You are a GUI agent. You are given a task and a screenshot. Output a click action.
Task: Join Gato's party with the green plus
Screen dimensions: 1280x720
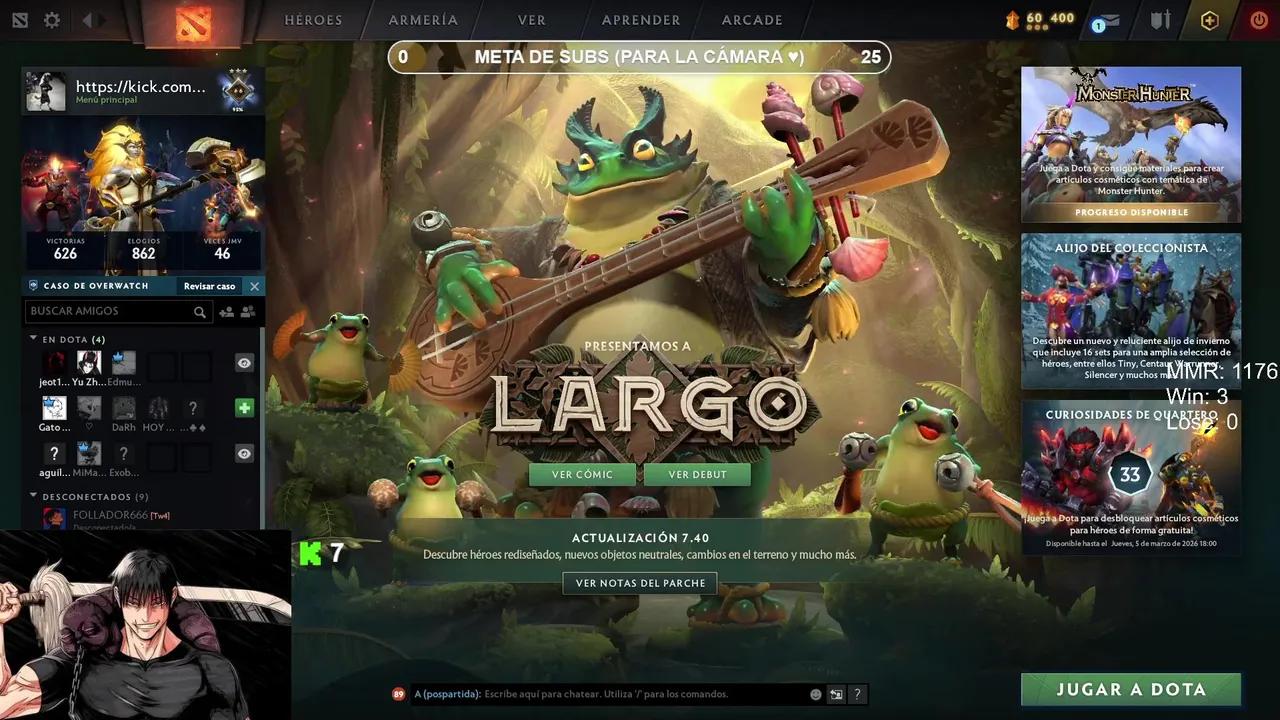[245, 407]
